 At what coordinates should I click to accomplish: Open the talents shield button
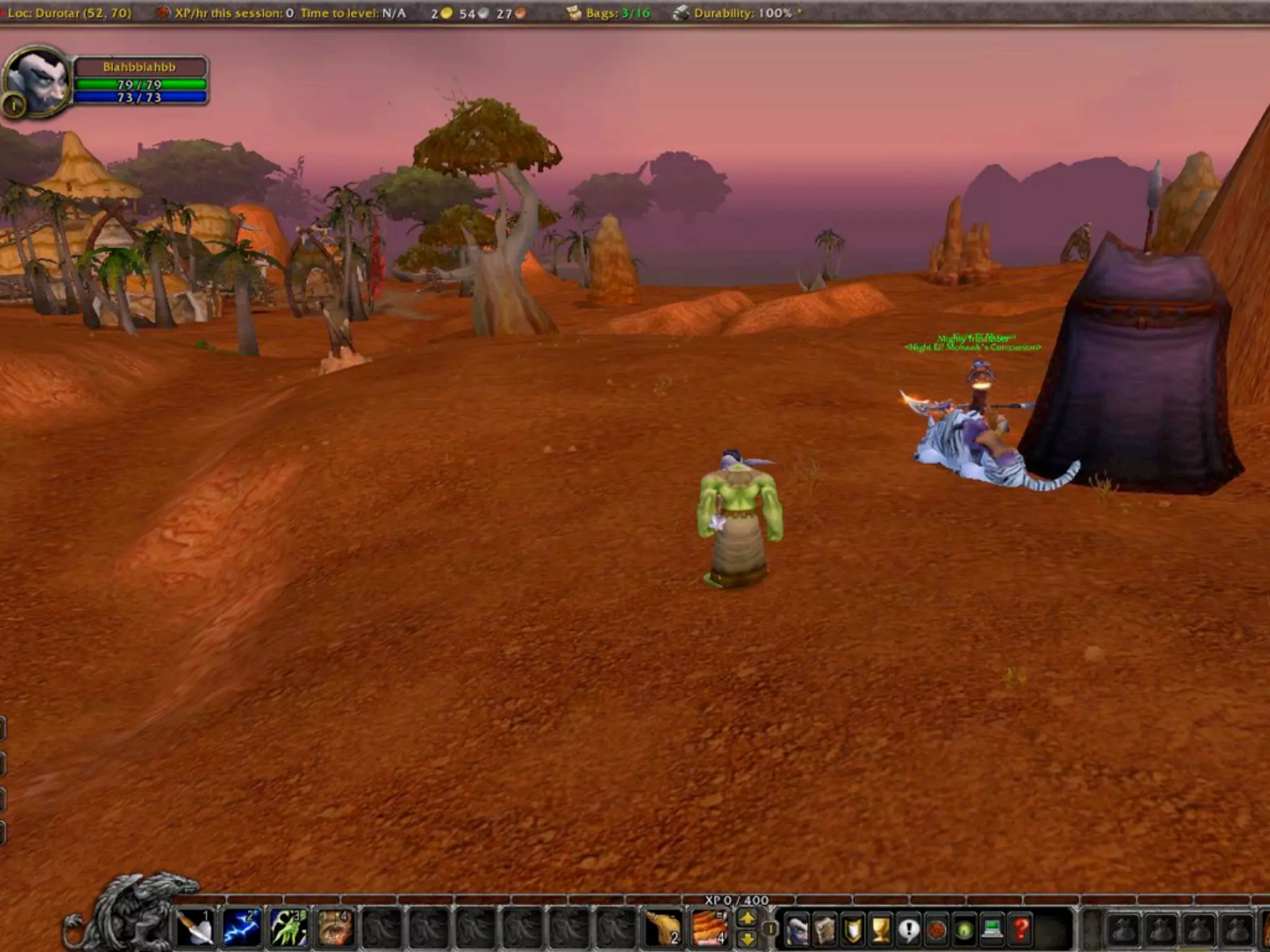pyautogui.click(x=853, y=930)
